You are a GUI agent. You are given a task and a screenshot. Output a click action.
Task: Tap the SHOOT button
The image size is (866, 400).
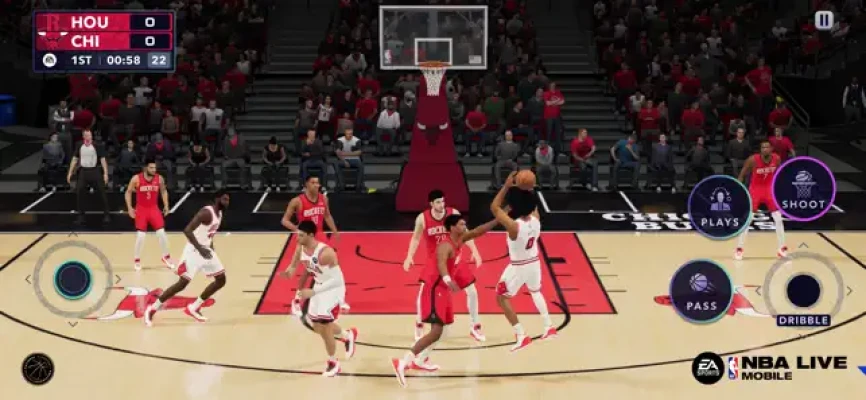click(803, 188)
